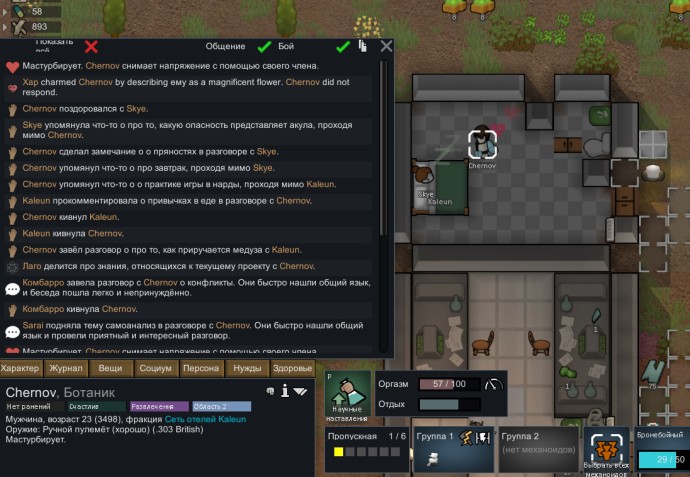690x477 pixels.
Task: Open the Характер tab
Action: pos(21,368)
